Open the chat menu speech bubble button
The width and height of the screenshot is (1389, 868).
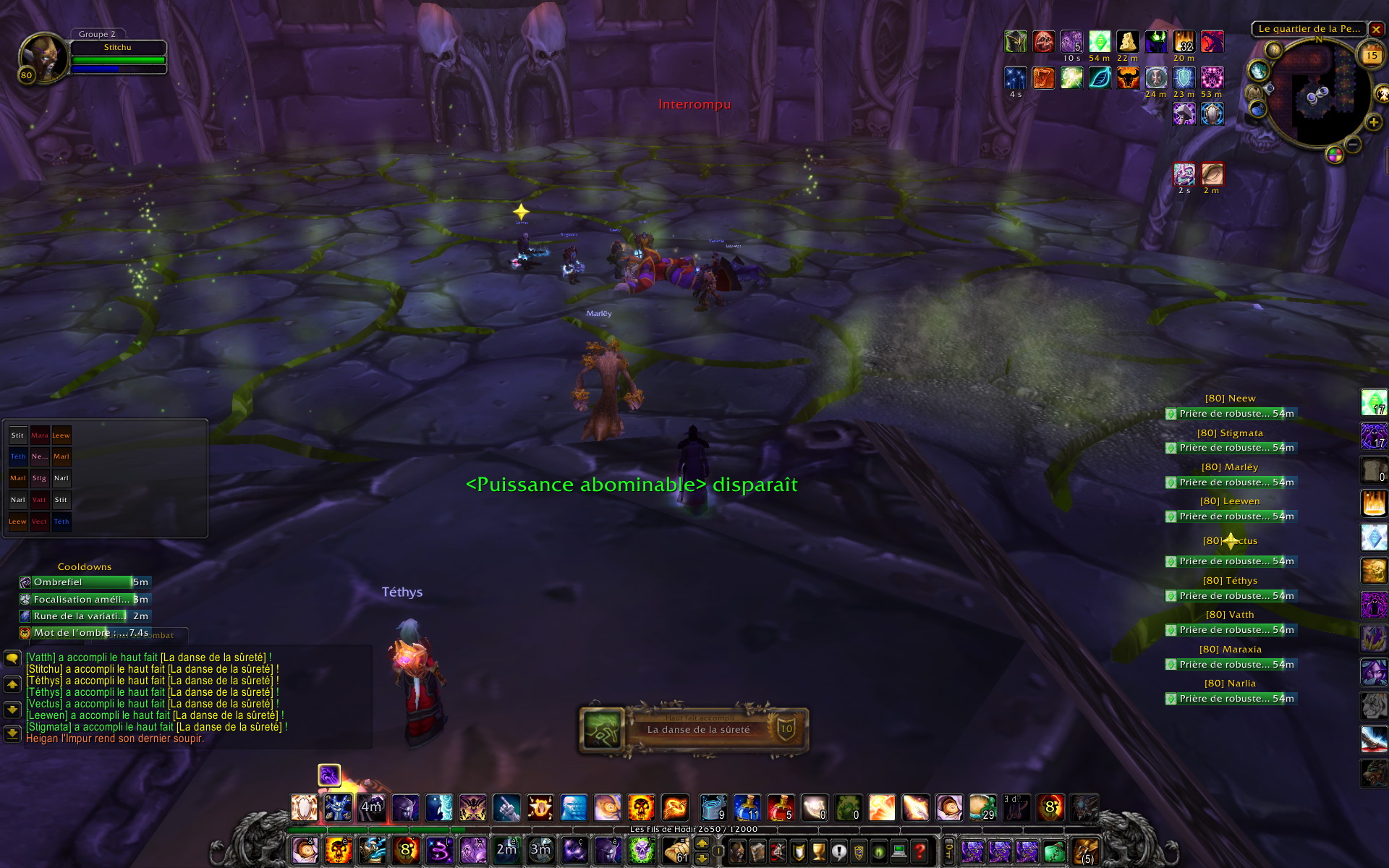[x=12, y=659]
